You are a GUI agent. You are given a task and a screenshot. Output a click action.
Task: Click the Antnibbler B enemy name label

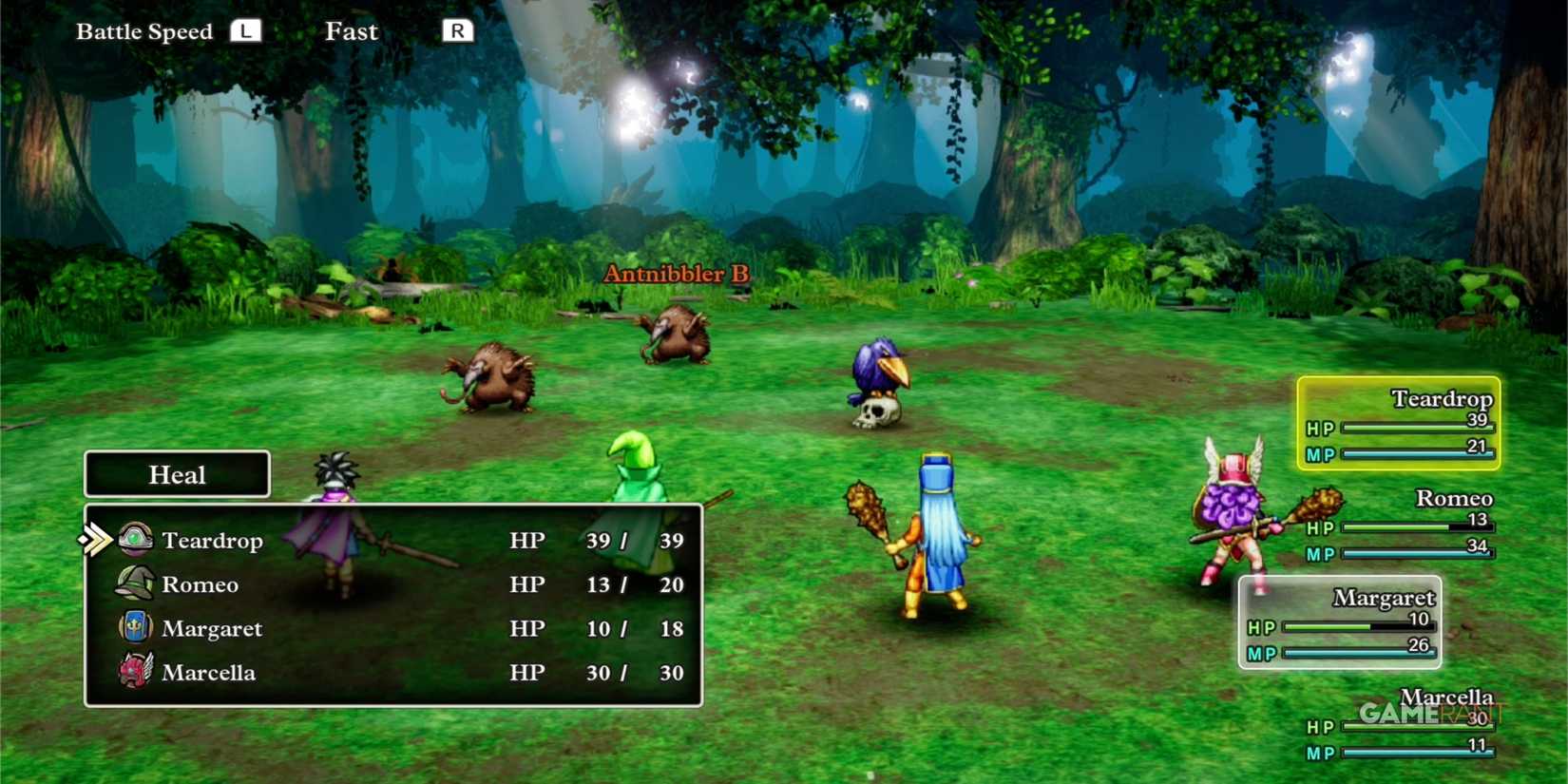point(677,274)
